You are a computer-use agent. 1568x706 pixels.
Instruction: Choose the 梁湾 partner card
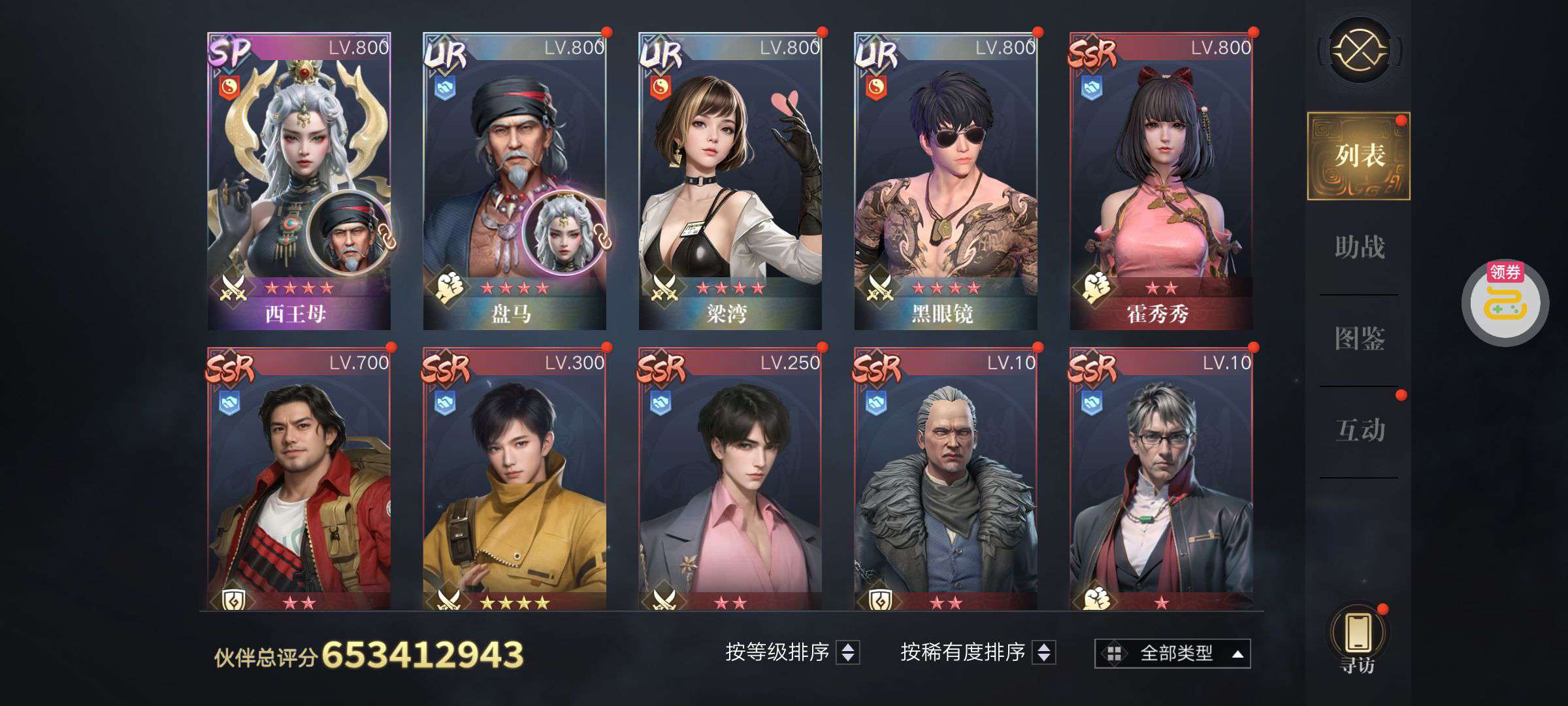pos(730,180)
